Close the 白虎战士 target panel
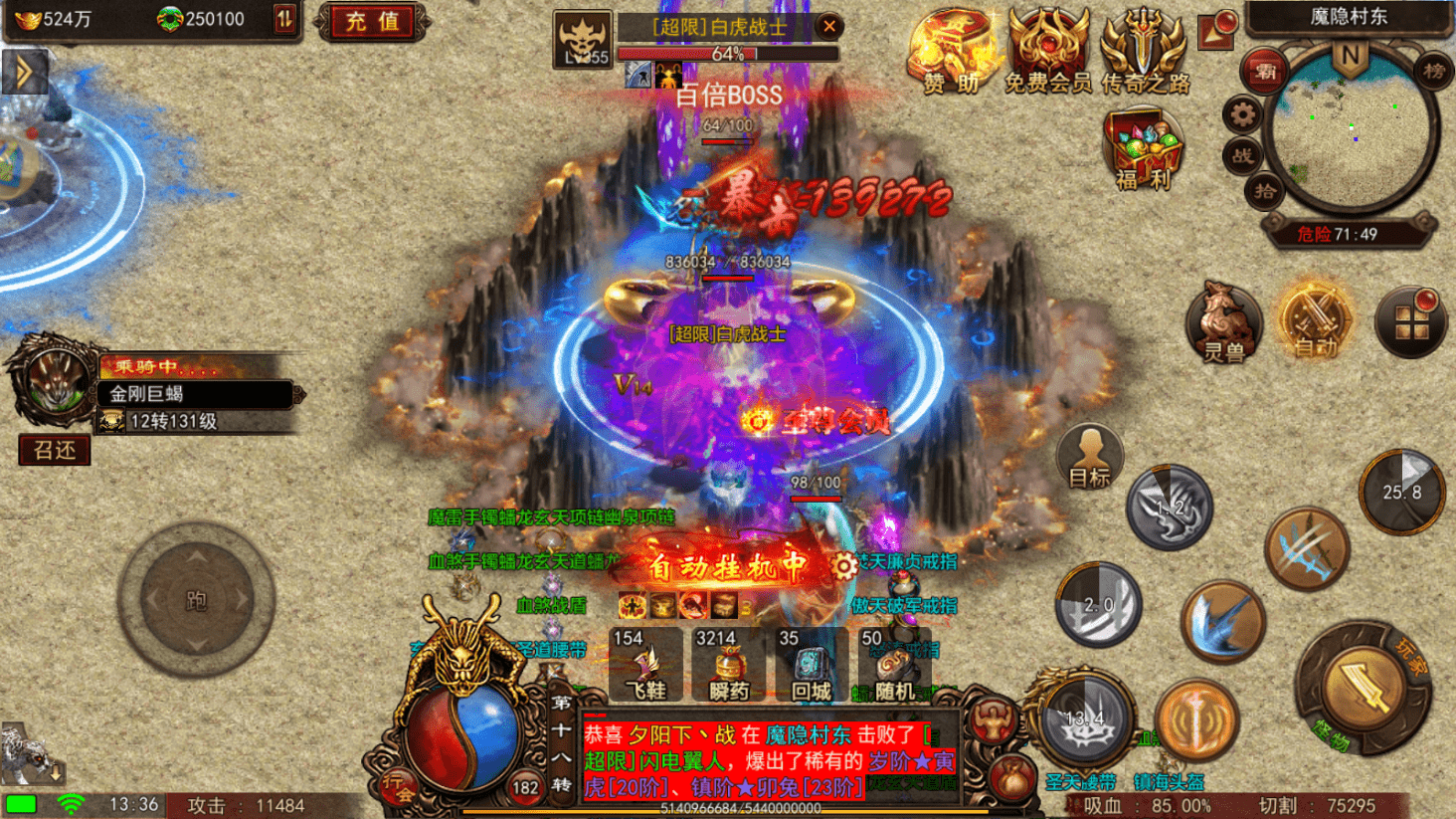The width and height of the screenshot is (1456, 819). click(828, 27)
